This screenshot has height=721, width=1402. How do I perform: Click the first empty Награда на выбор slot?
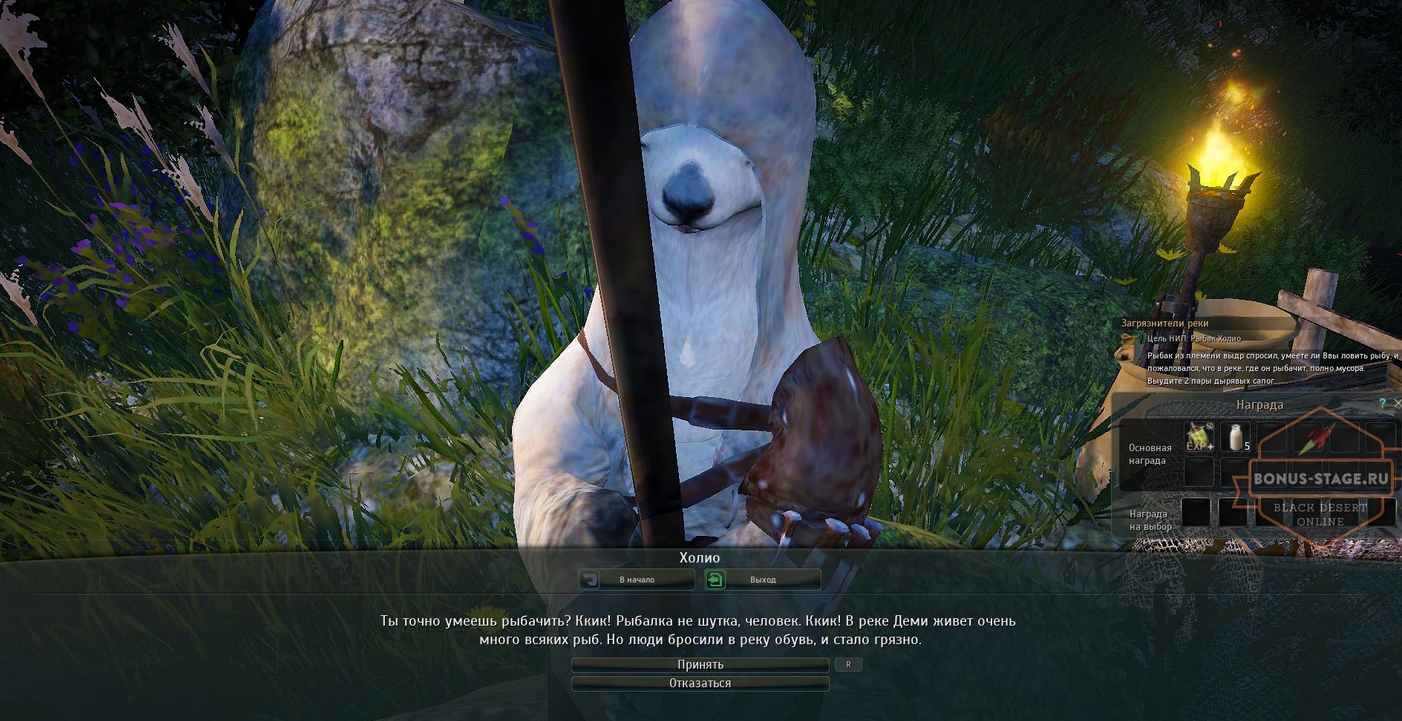click(1196, 512)
